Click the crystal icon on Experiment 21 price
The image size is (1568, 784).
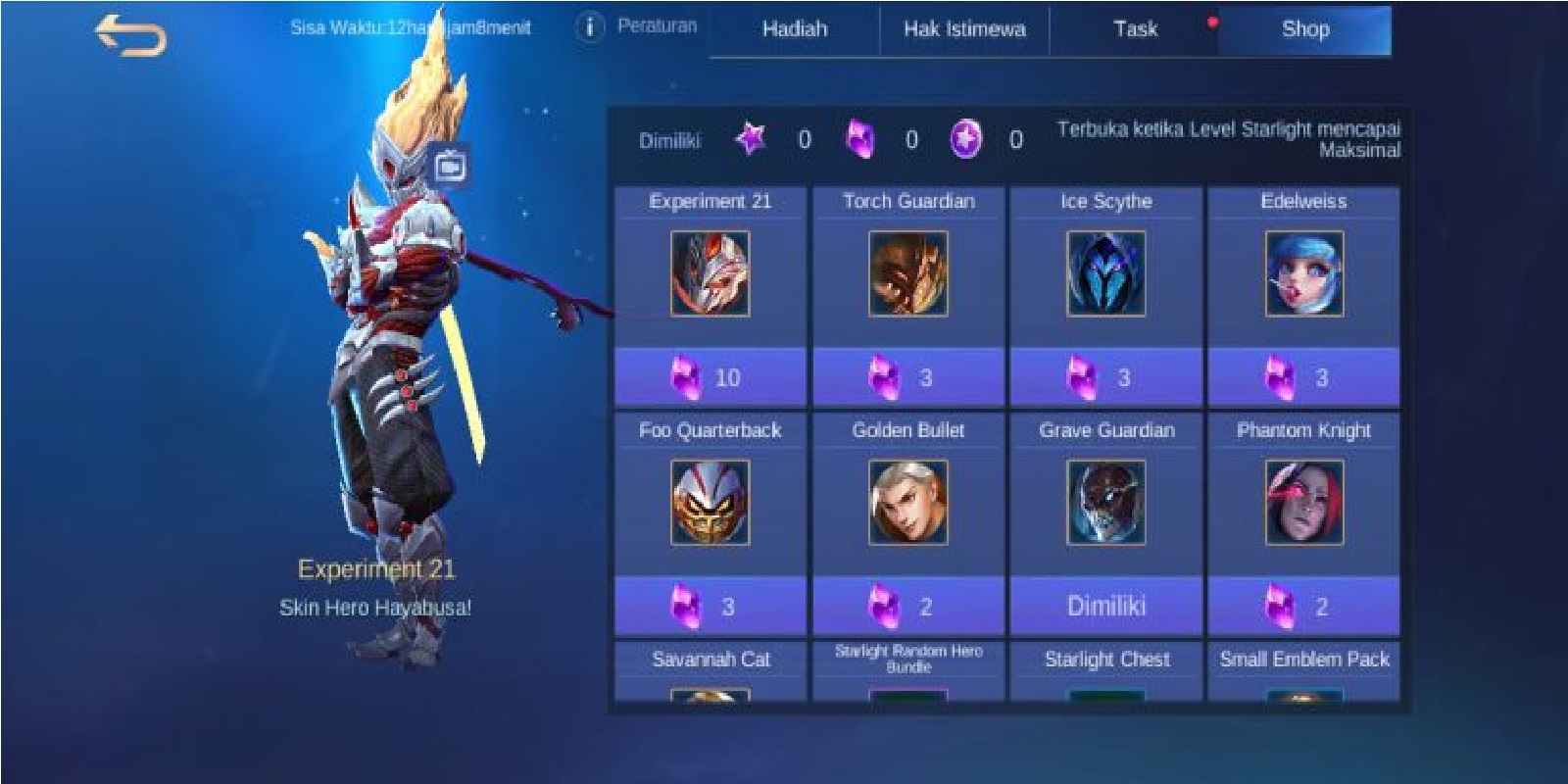(x=686, y=375)
